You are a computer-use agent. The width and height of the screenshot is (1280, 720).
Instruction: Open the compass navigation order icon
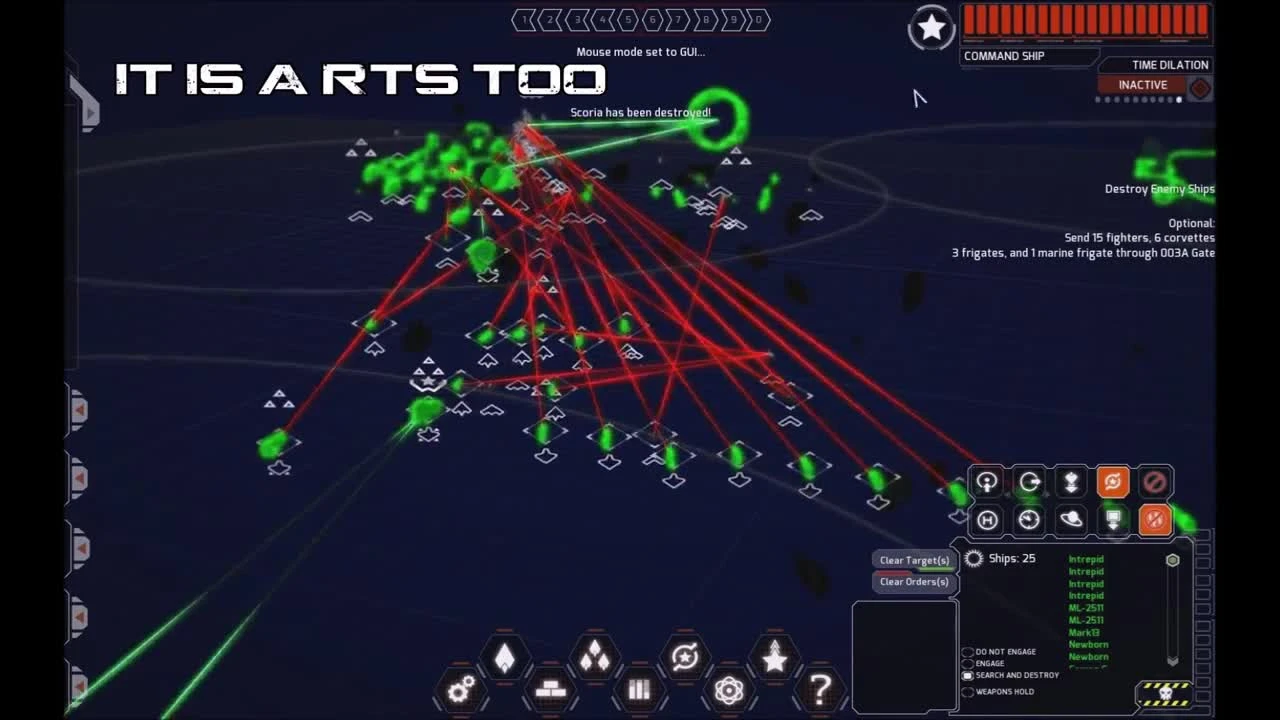pyautogui.click(x=1029, y=519)
